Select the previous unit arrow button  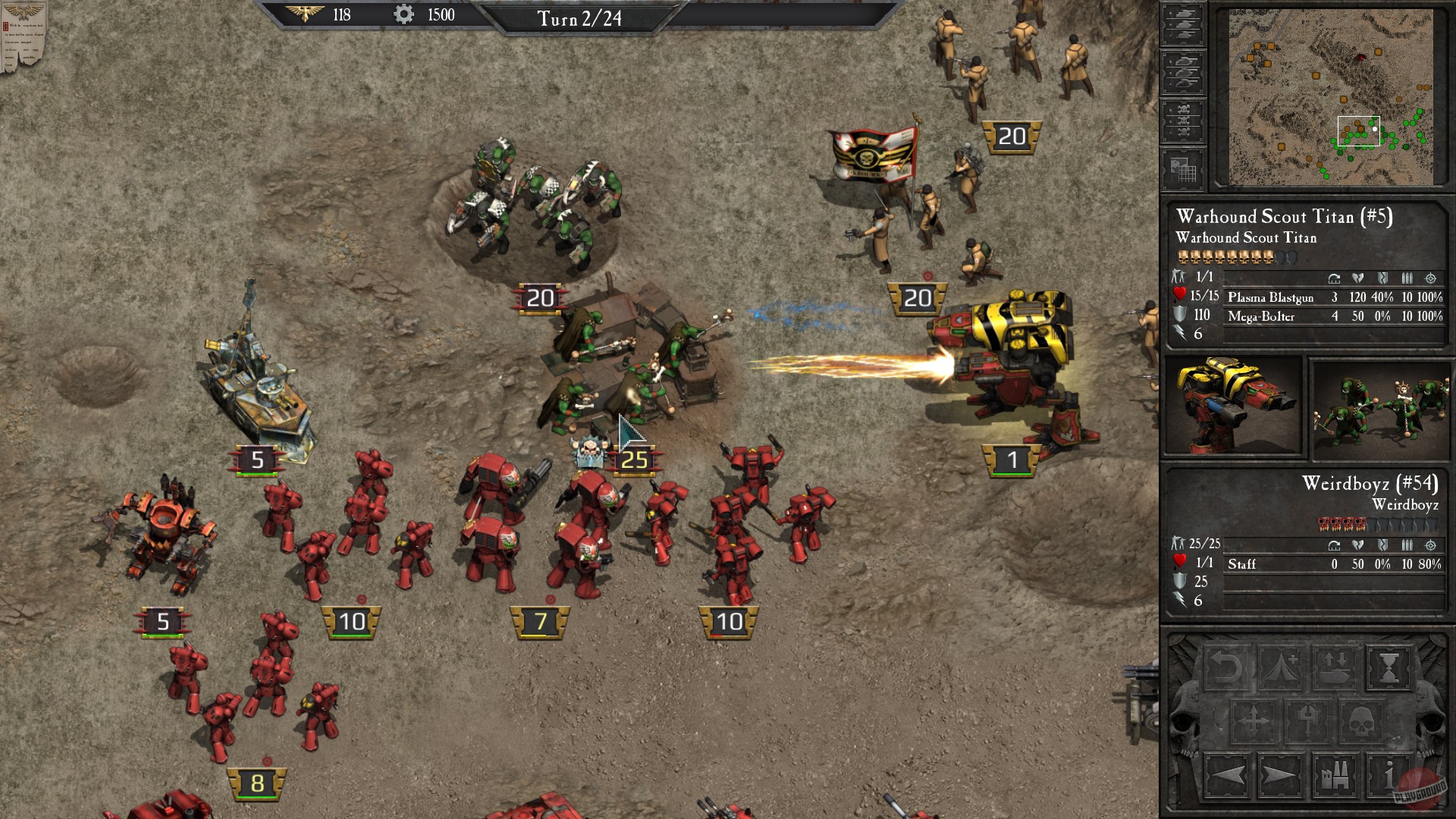point(1228,777)
